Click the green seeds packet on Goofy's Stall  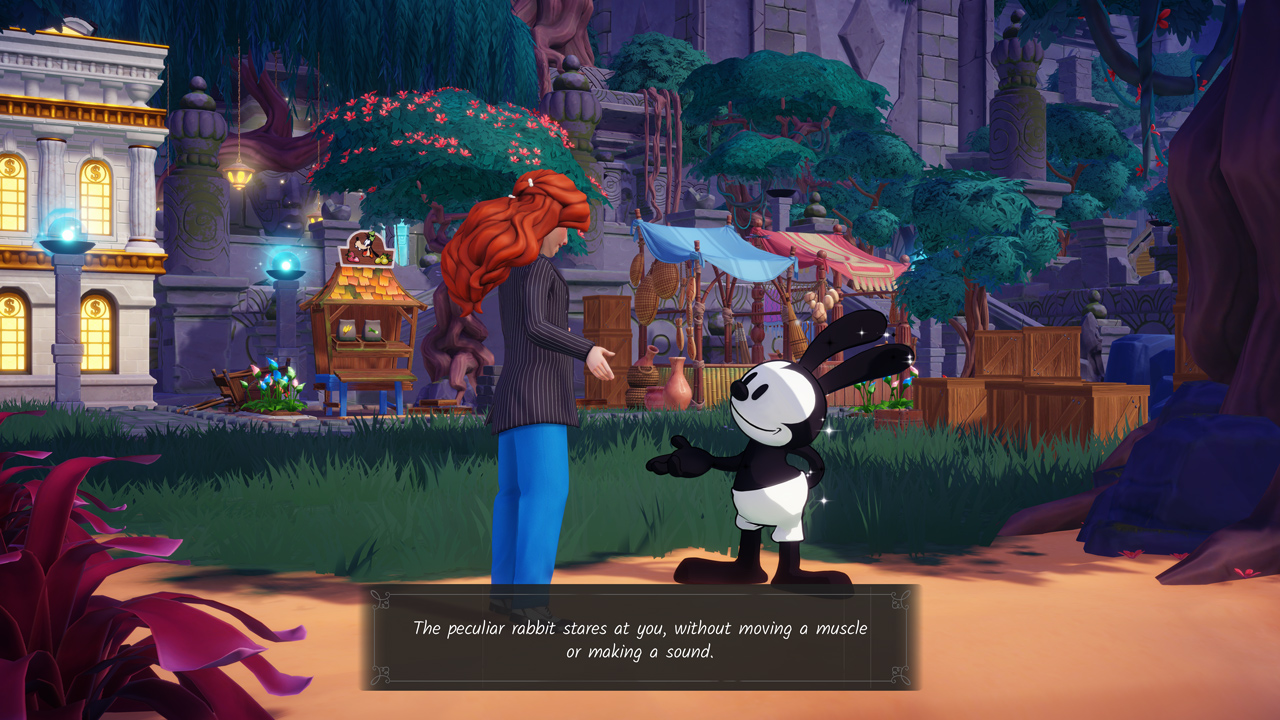[x=371, y=329]
